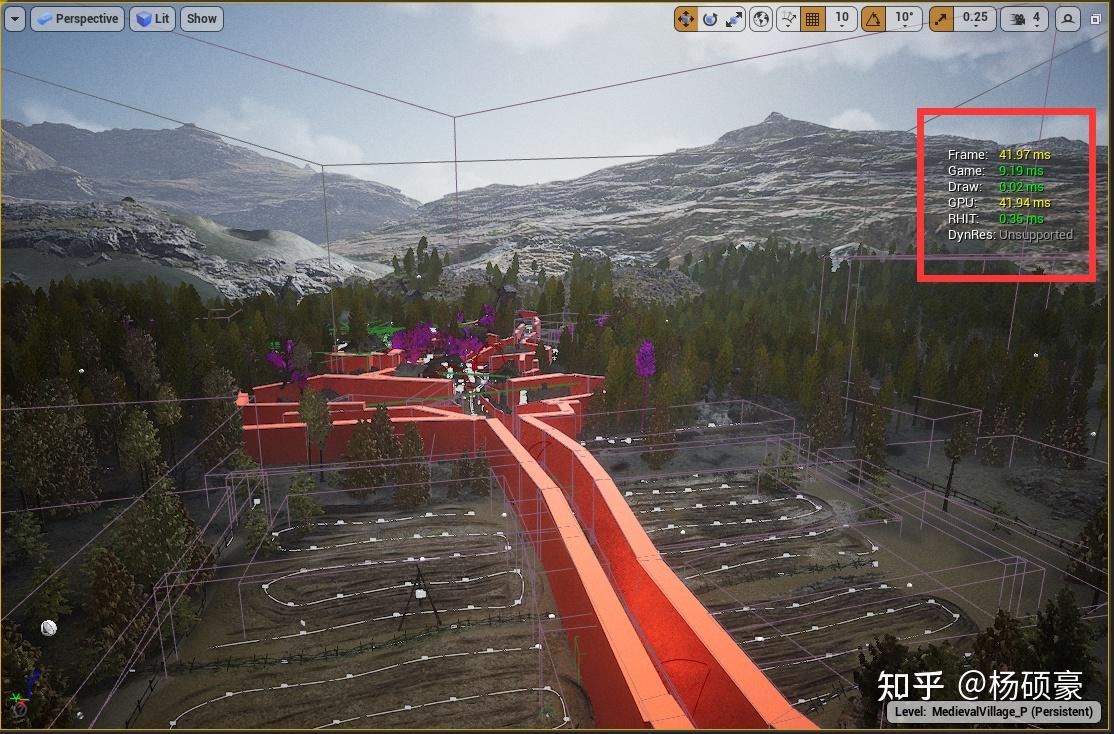Change the 0.25 scale snap value
The height and width of the screenshot is (734, 1114).
[974, 18]
